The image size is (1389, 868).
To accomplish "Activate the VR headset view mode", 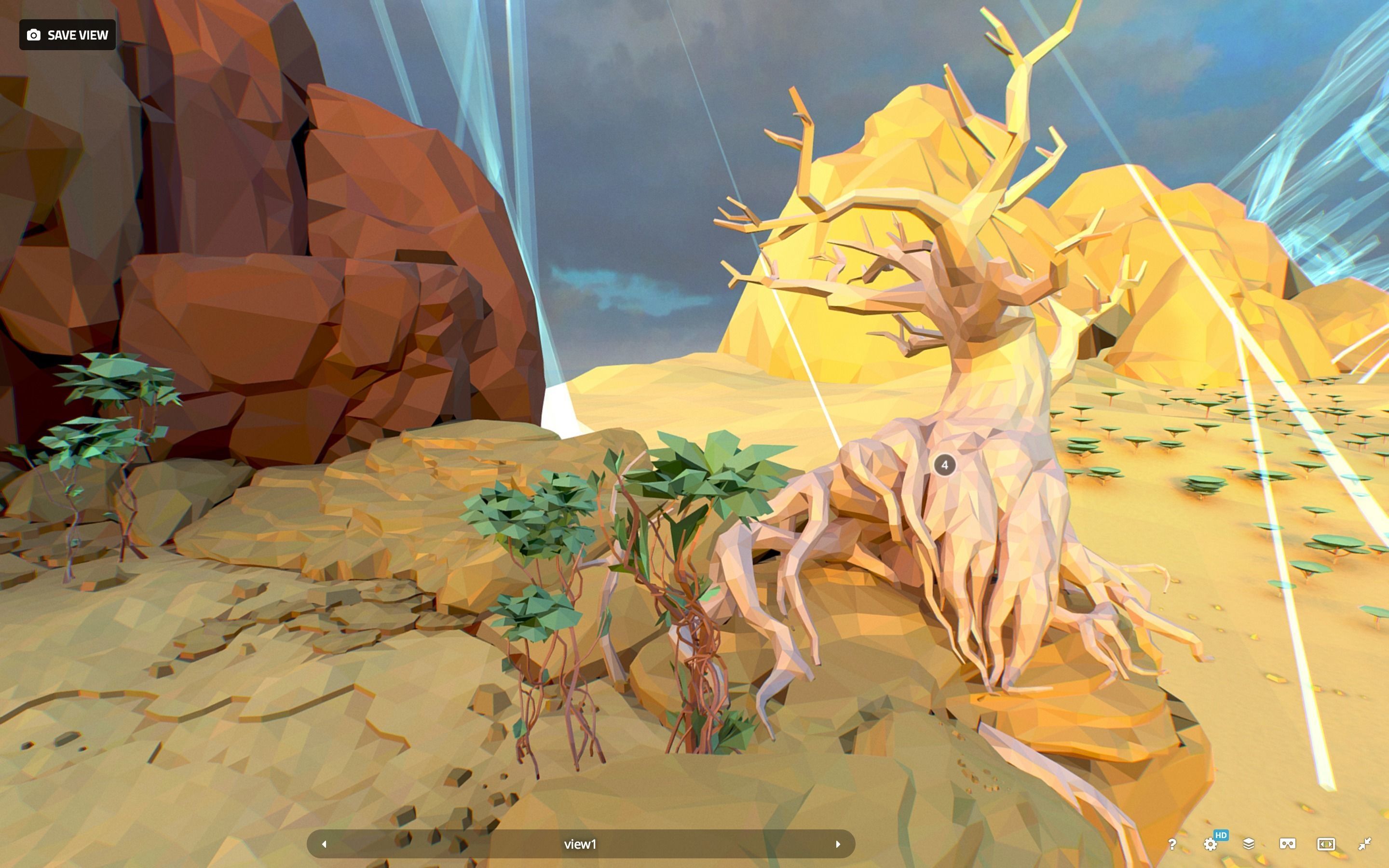I will pos(1287,844).
